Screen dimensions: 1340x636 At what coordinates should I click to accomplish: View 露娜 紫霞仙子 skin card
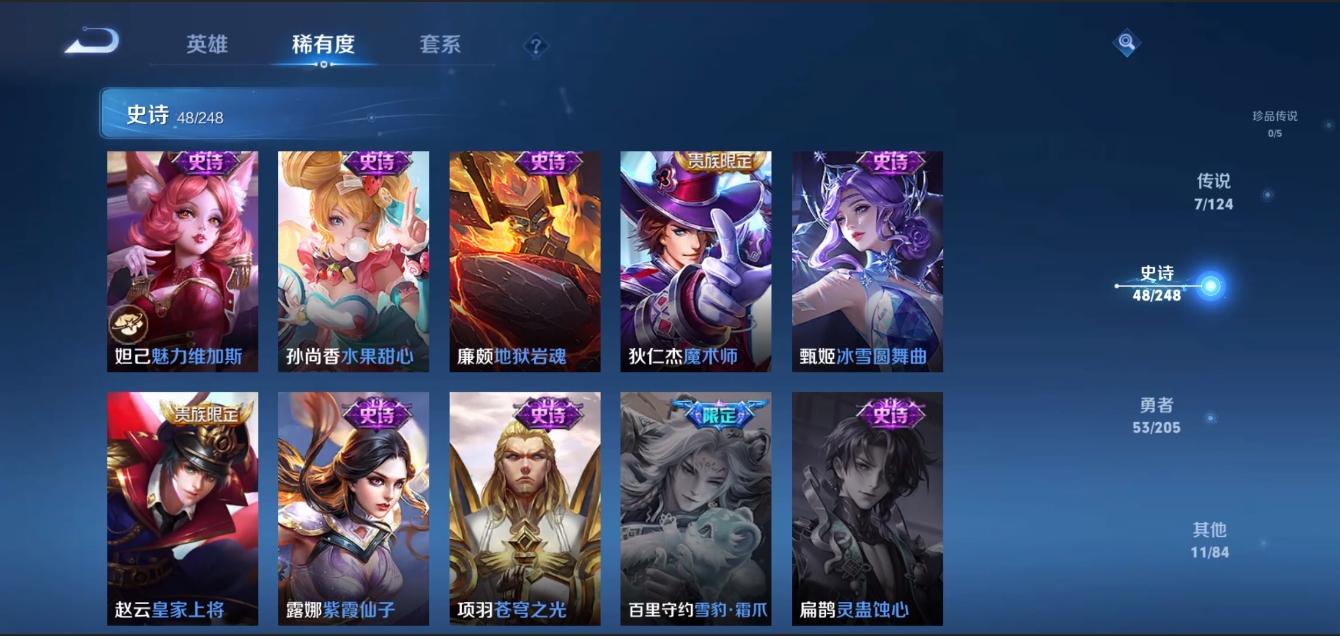coord(353,509)
